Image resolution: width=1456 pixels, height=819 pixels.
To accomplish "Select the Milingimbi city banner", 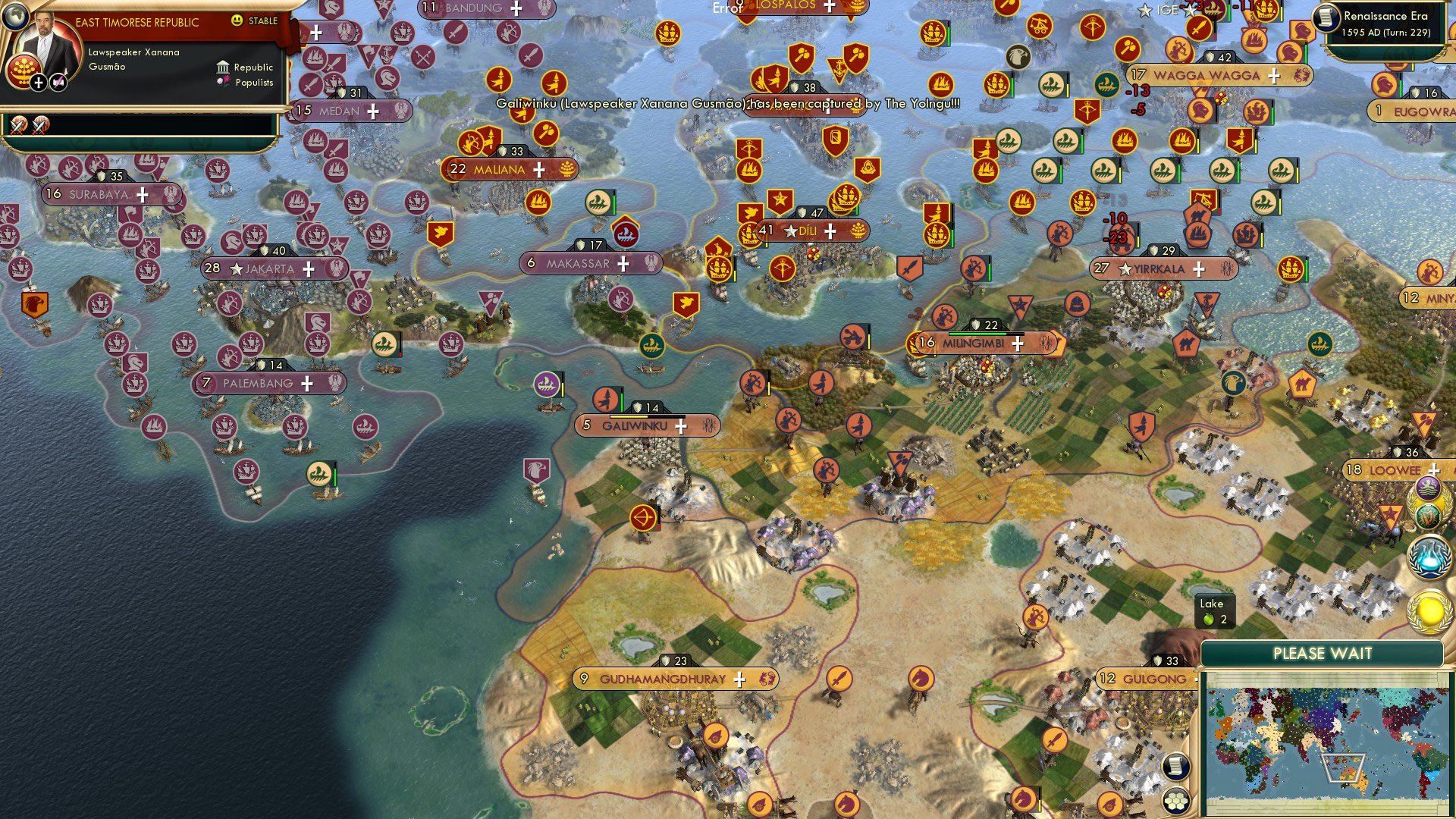I will coord(973,343).
